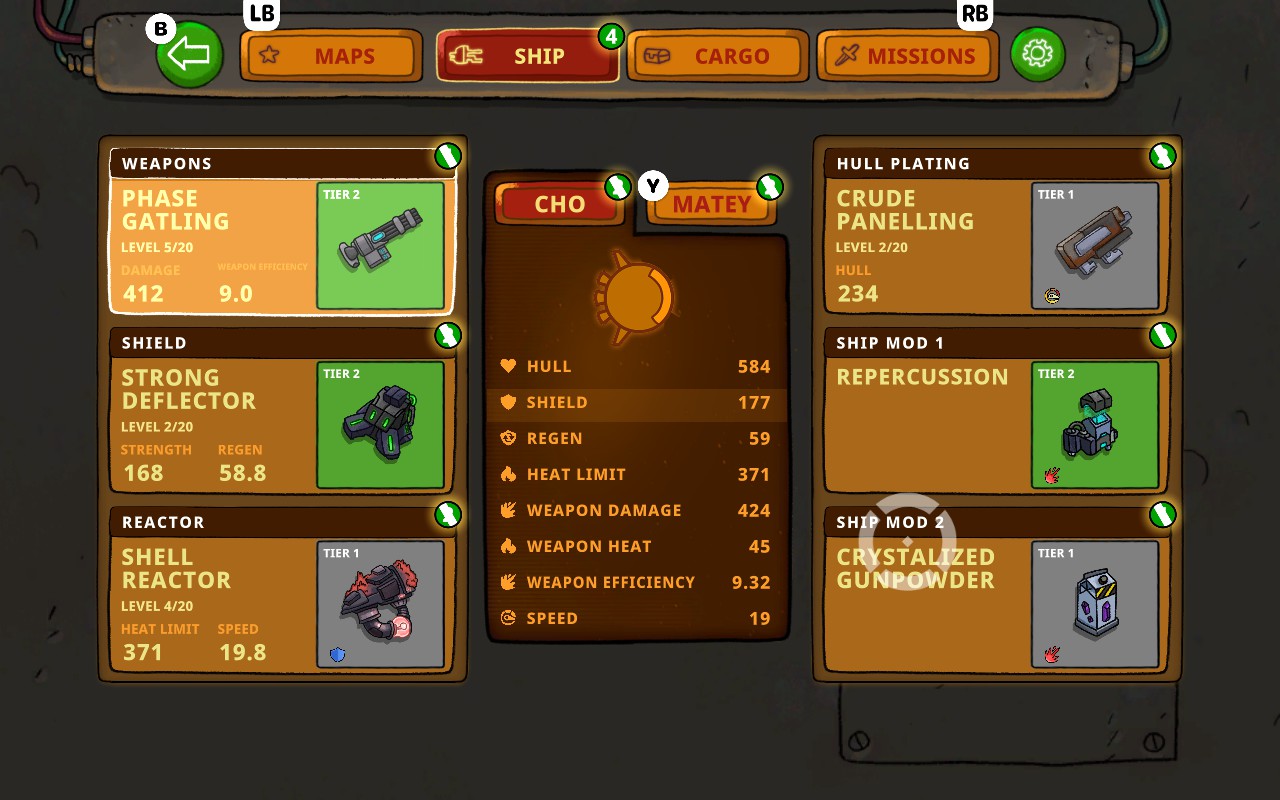Switch to the Maps tab
The image size is (1280, 800).
coord(328,56)
